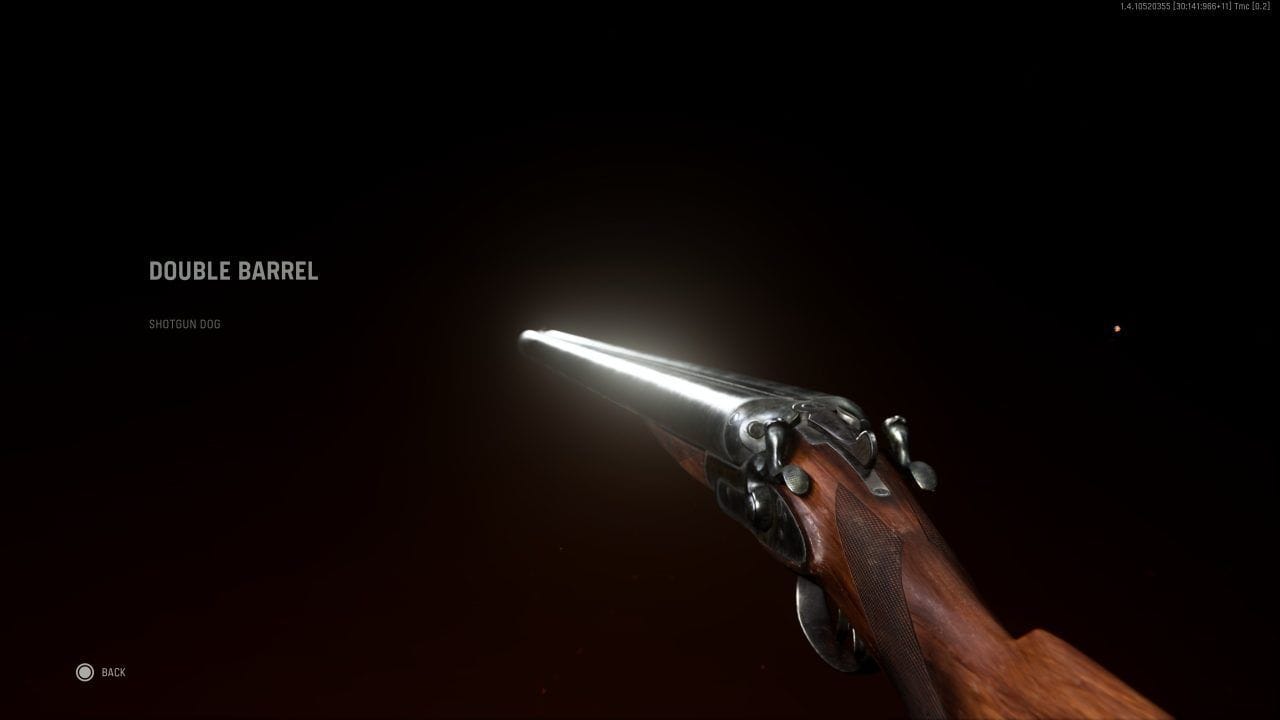Image resolution: width=1280 pixels, height=720 pixels.
Task: Click the BACK text label
Action: (x=113, y=671)
